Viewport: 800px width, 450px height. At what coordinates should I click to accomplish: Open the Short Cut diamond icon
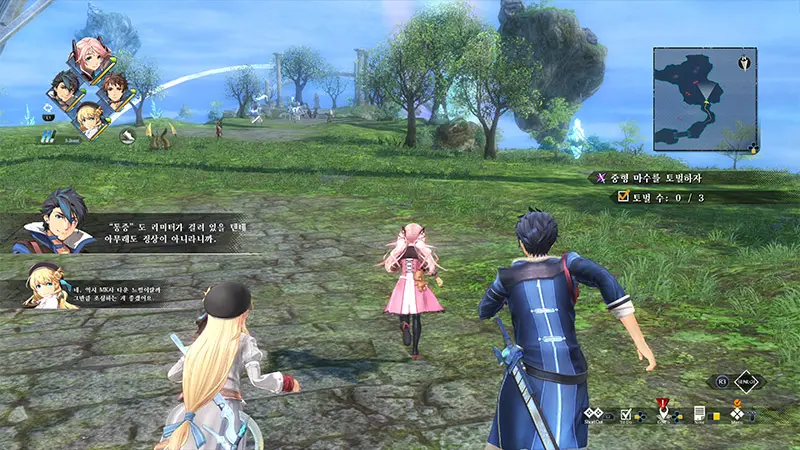(592, 413)
